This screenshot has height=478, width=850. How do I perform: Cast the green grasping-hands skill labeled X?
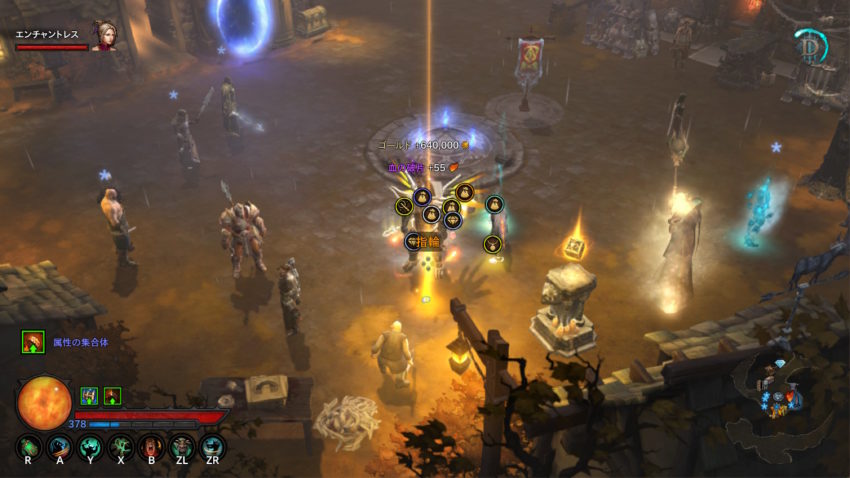point(121,447)
